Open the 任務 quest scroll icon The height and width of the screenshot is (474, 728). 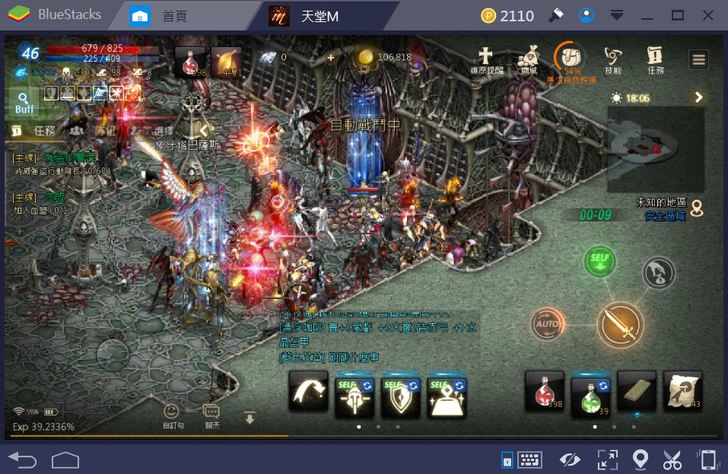point(655,59)
